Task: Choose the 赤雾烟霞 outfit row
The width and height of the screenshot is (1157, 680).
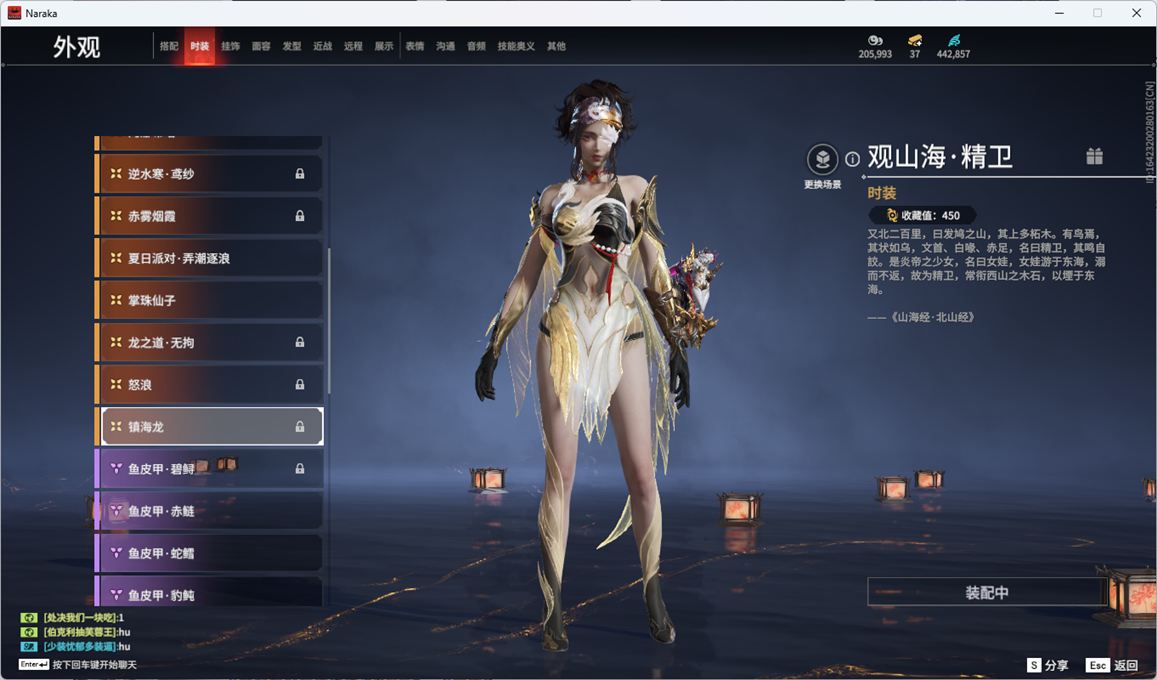Action: pyautogui.click(x=210, y=216)
